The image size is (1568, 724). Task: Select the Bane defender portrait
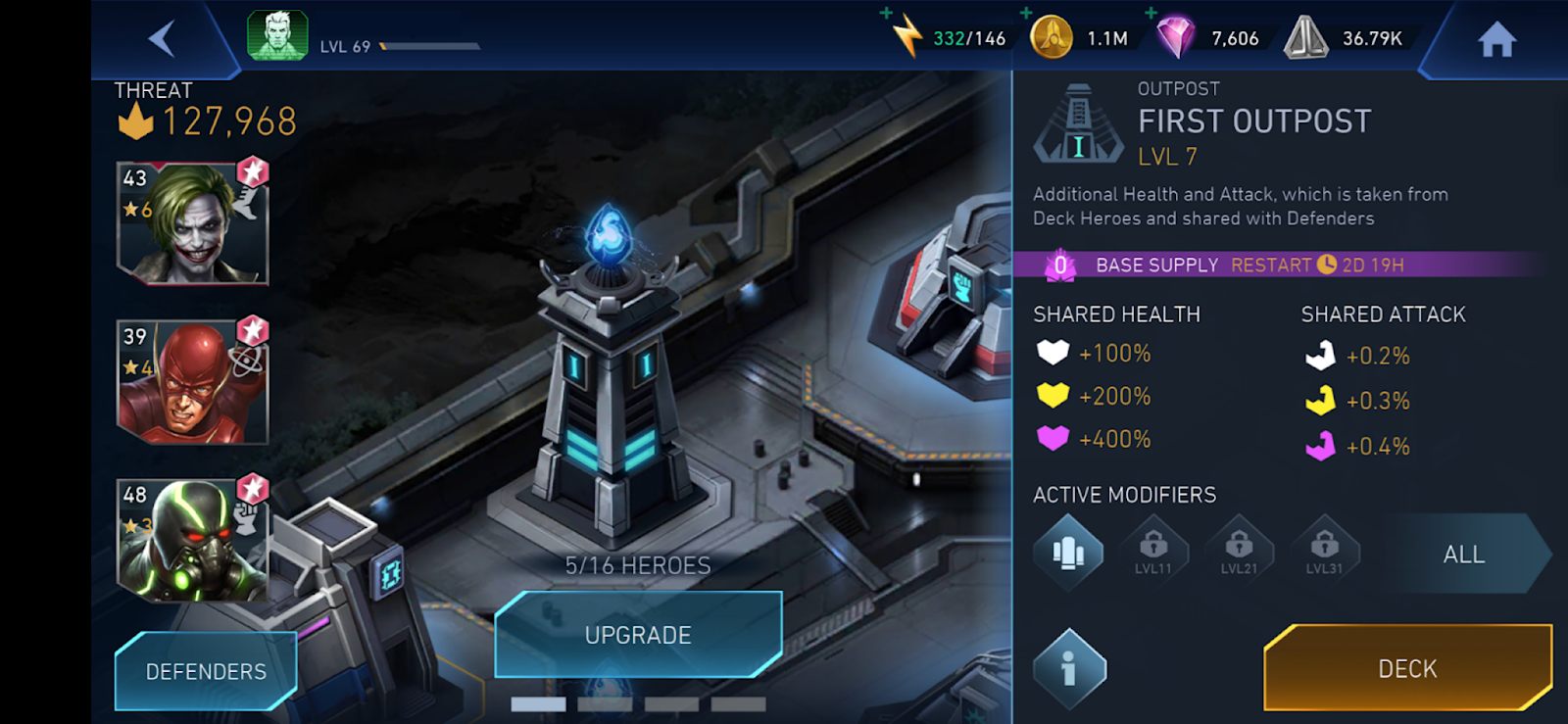click(192, 540)
